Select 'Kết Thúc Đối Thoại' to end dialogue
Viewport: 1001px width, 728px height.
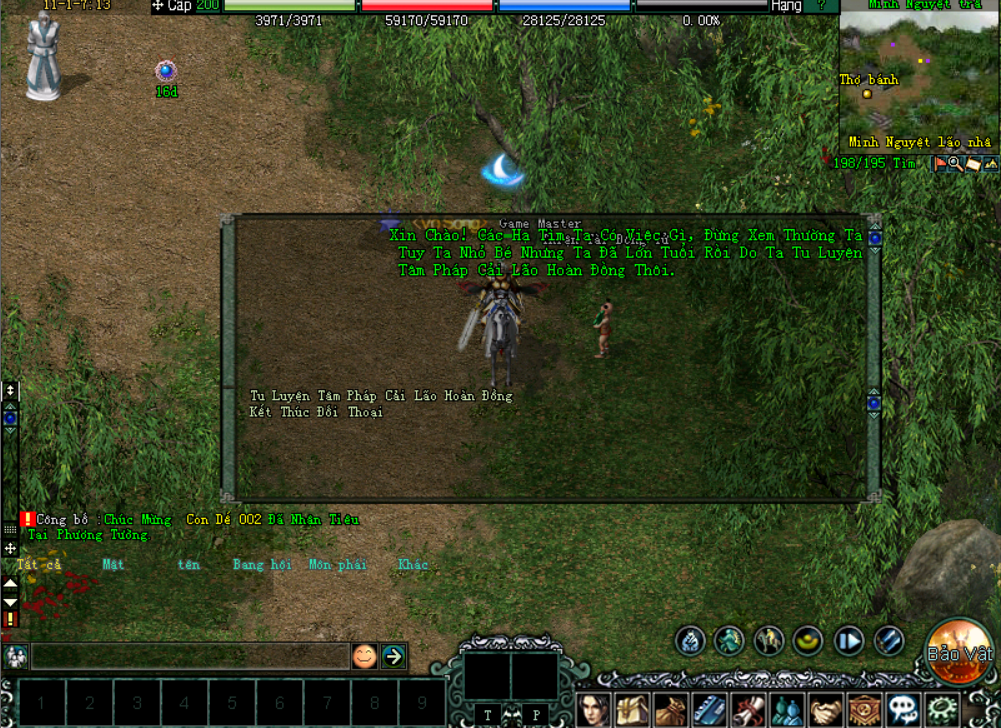[316, 412]
